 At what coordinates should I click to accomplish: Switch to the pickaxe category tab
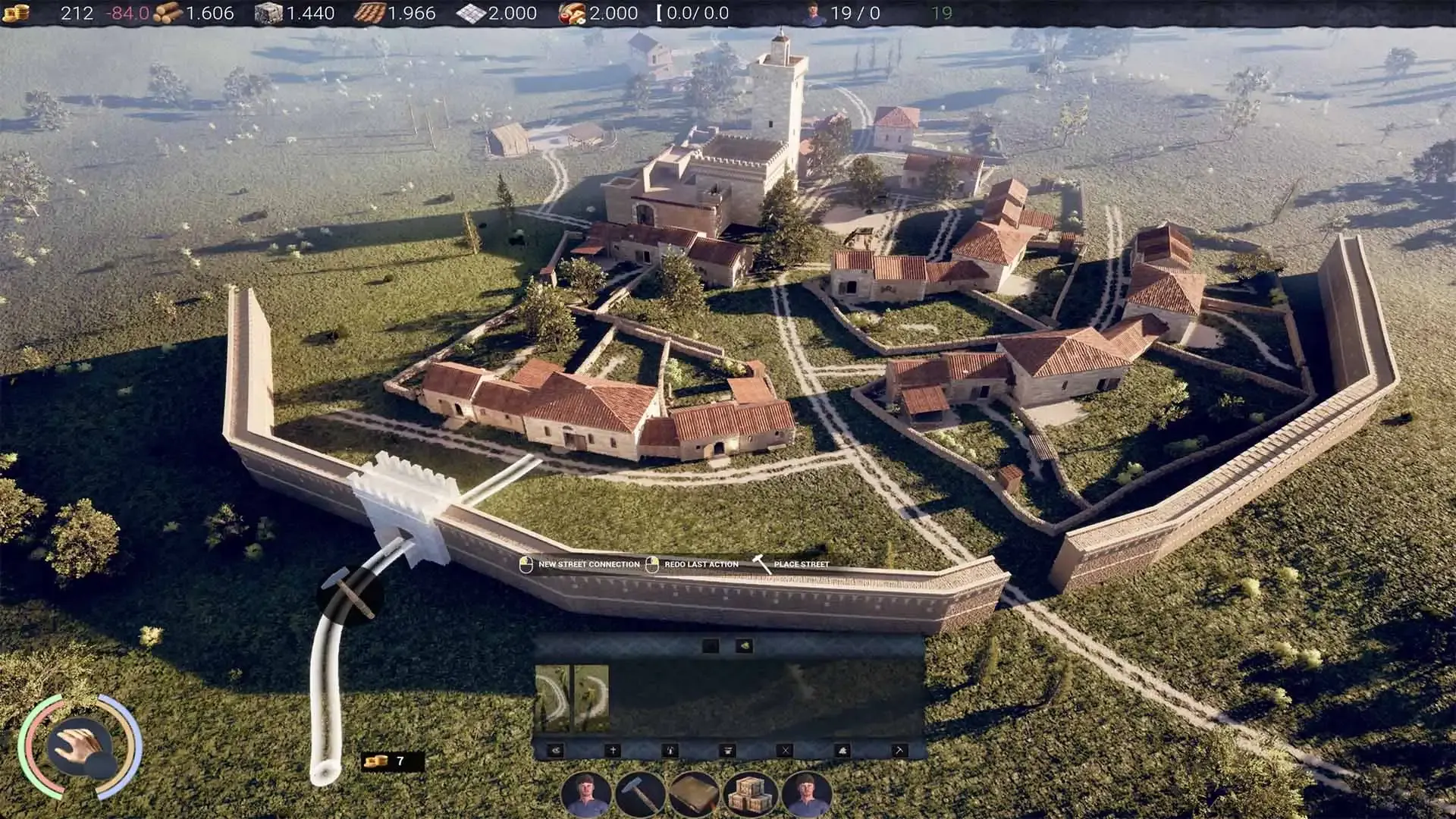(x=899, y=751)
